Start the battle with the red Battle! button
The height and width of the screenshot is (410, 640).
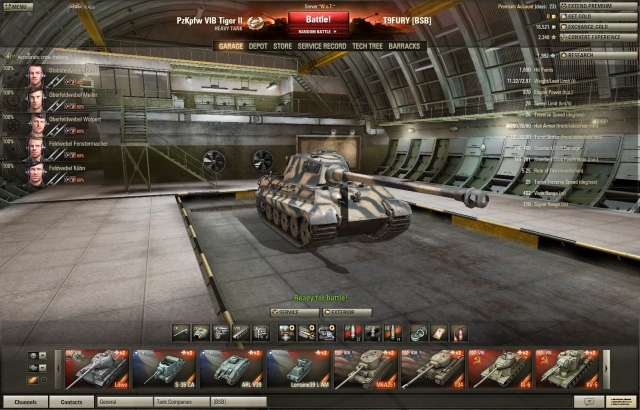tap(319, 18)
